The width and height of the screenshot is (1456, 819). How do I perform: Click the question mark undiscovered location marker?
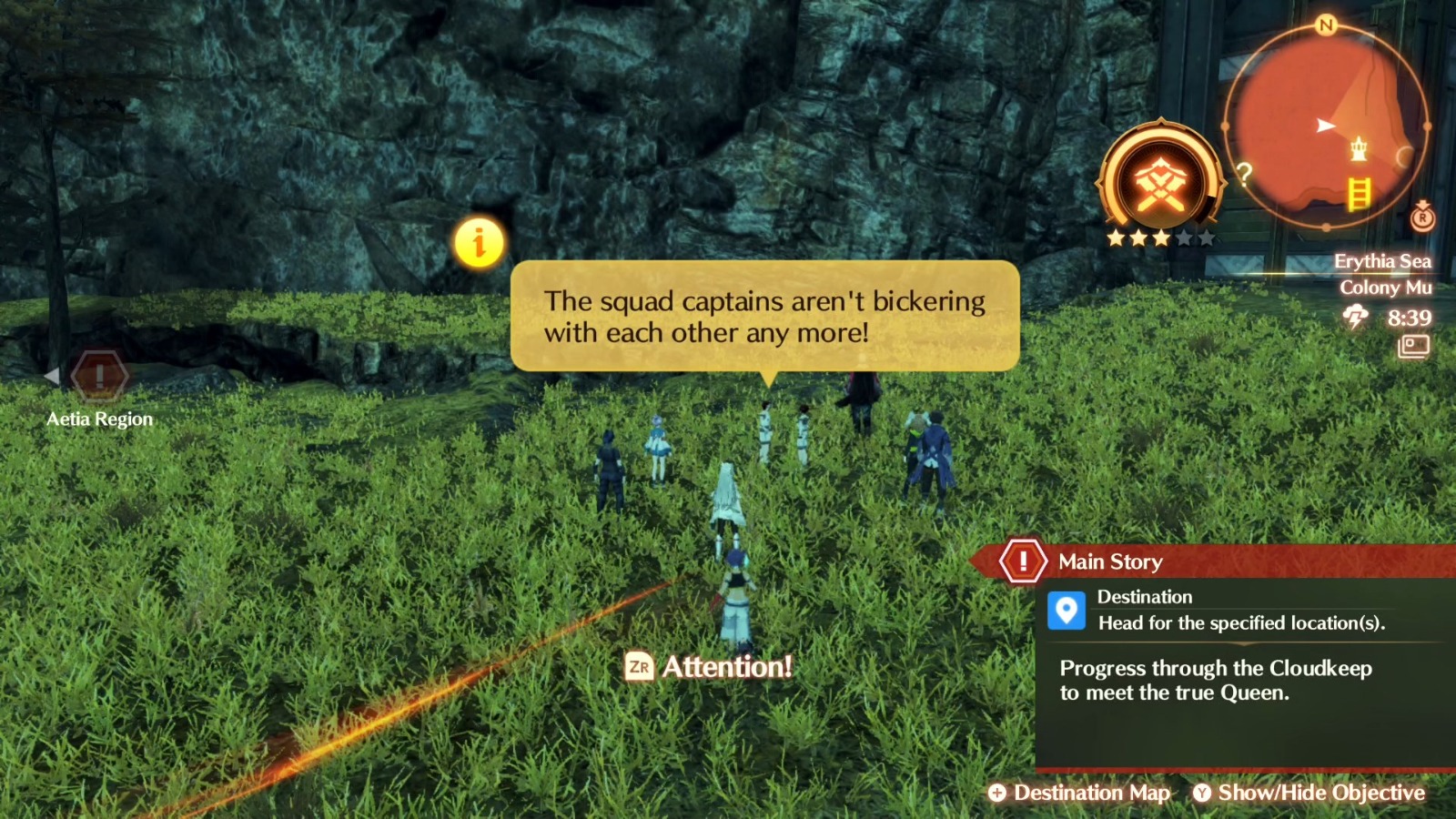(x=1244, y=174)
